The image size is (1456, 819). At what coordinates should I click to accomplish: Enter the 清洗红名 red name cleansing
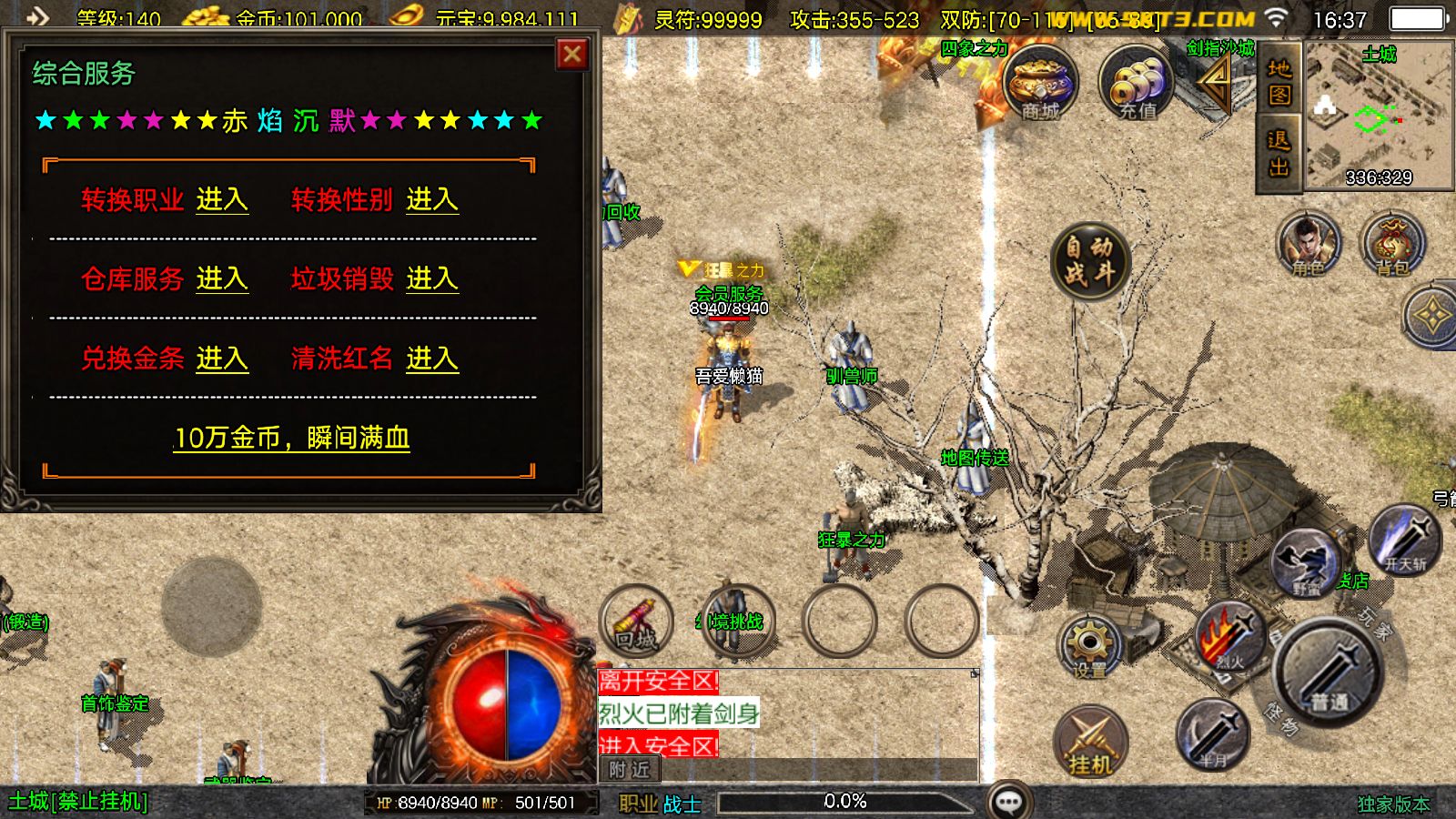(432, 359)
